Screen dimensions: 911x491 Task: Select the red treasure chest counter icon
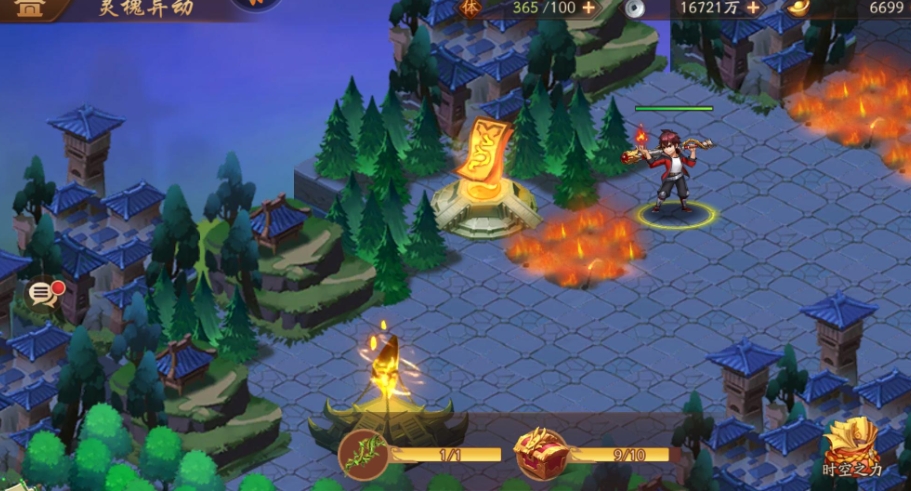pos(540,456)
